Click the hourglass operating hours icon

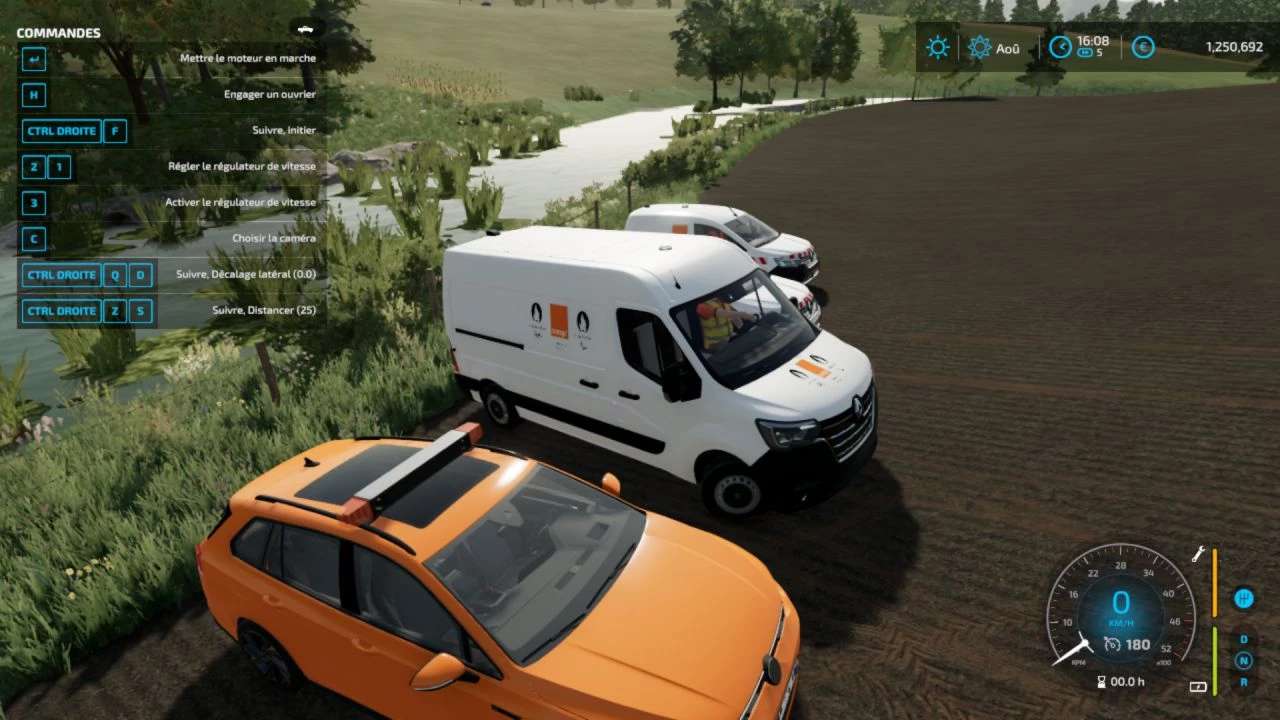(1101, 682)
